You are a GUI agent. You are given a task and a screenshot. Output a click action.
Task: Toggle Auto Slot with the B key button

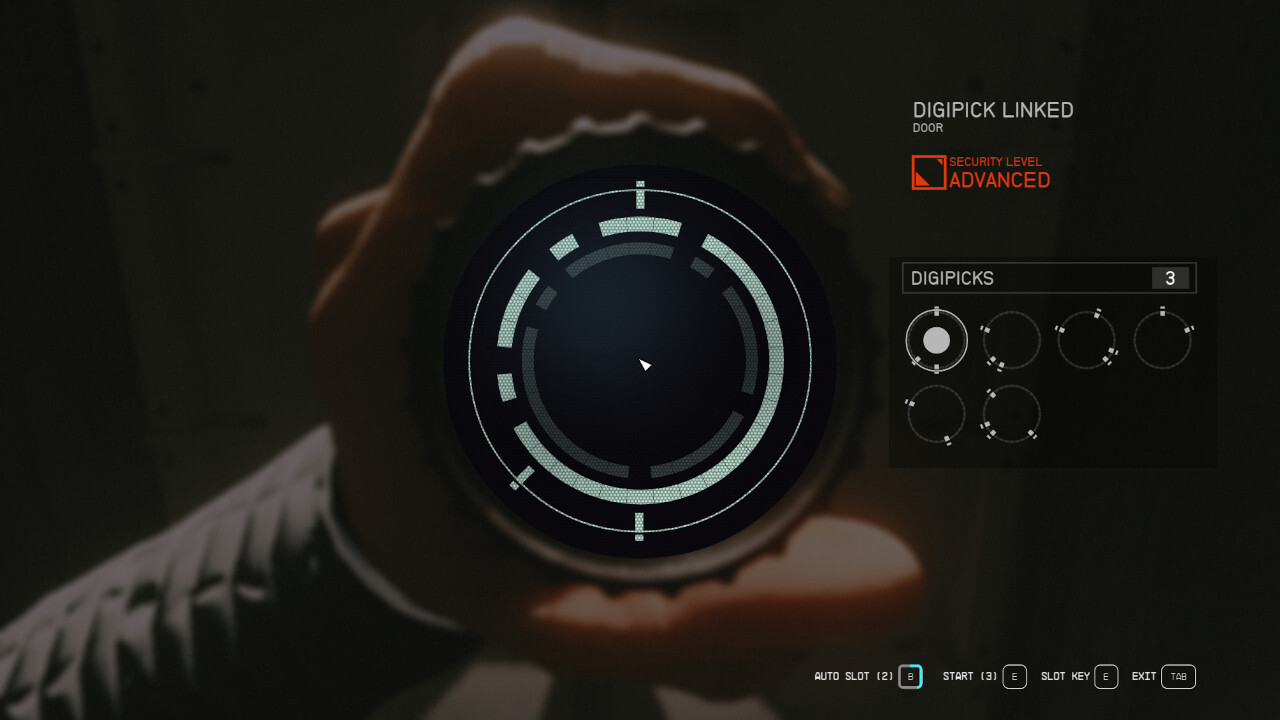pyautogui.click(x=910, y=677)
